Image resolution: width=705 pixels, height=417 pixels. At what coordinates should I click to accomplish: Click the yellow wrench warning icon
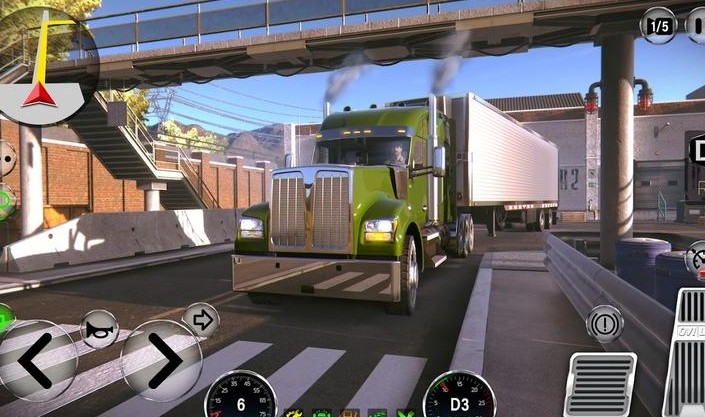pos(294,412)
